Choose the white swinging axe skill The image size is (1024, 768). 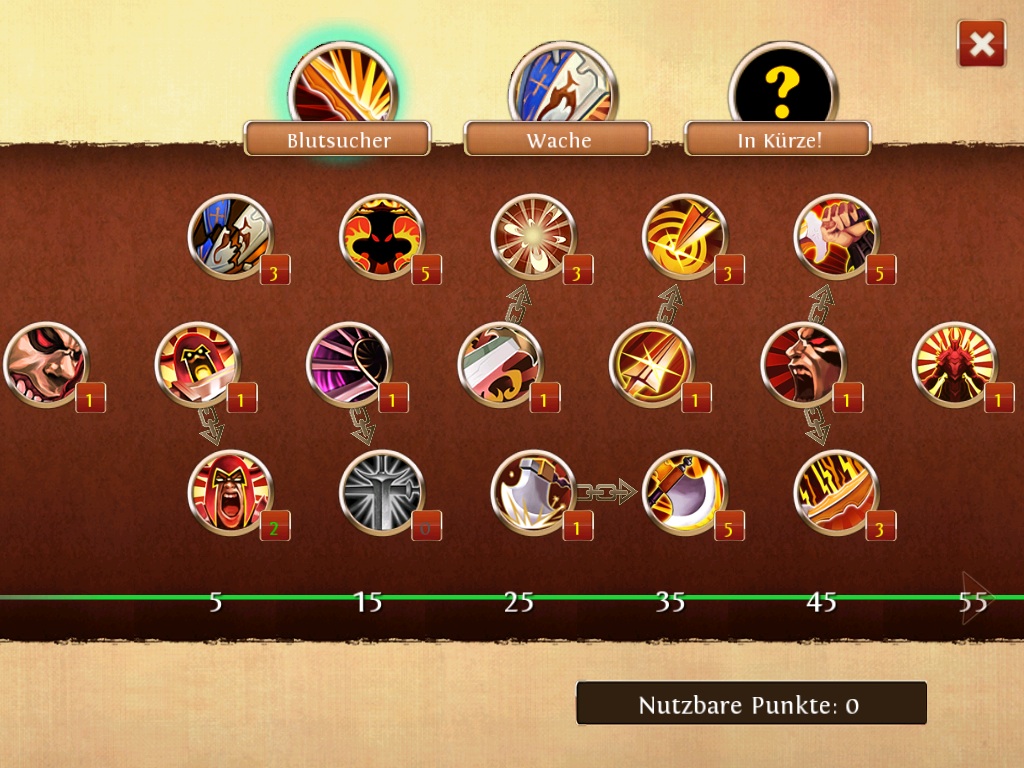(533, 492)
